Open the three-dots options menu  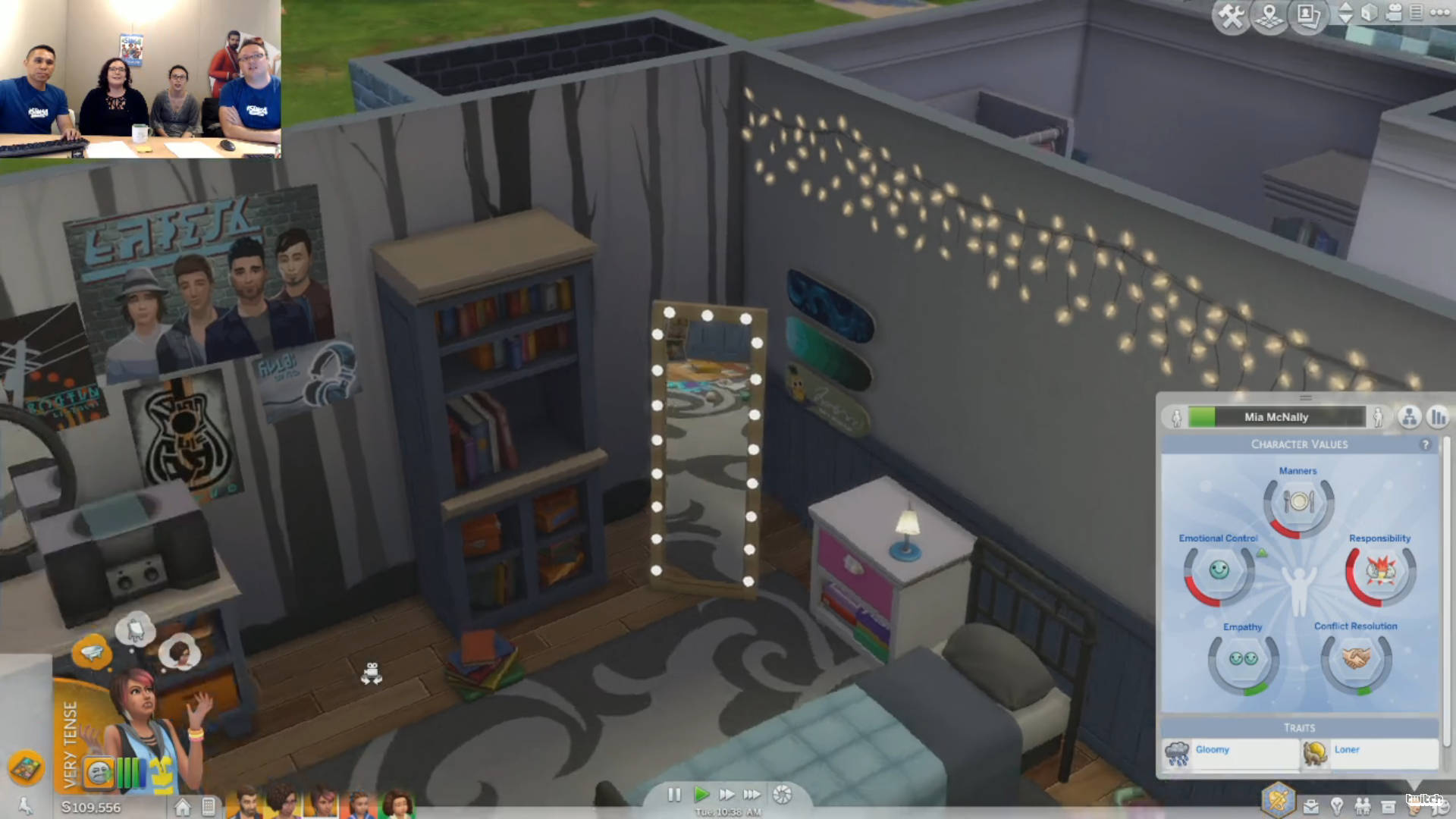click(1439, 12)
